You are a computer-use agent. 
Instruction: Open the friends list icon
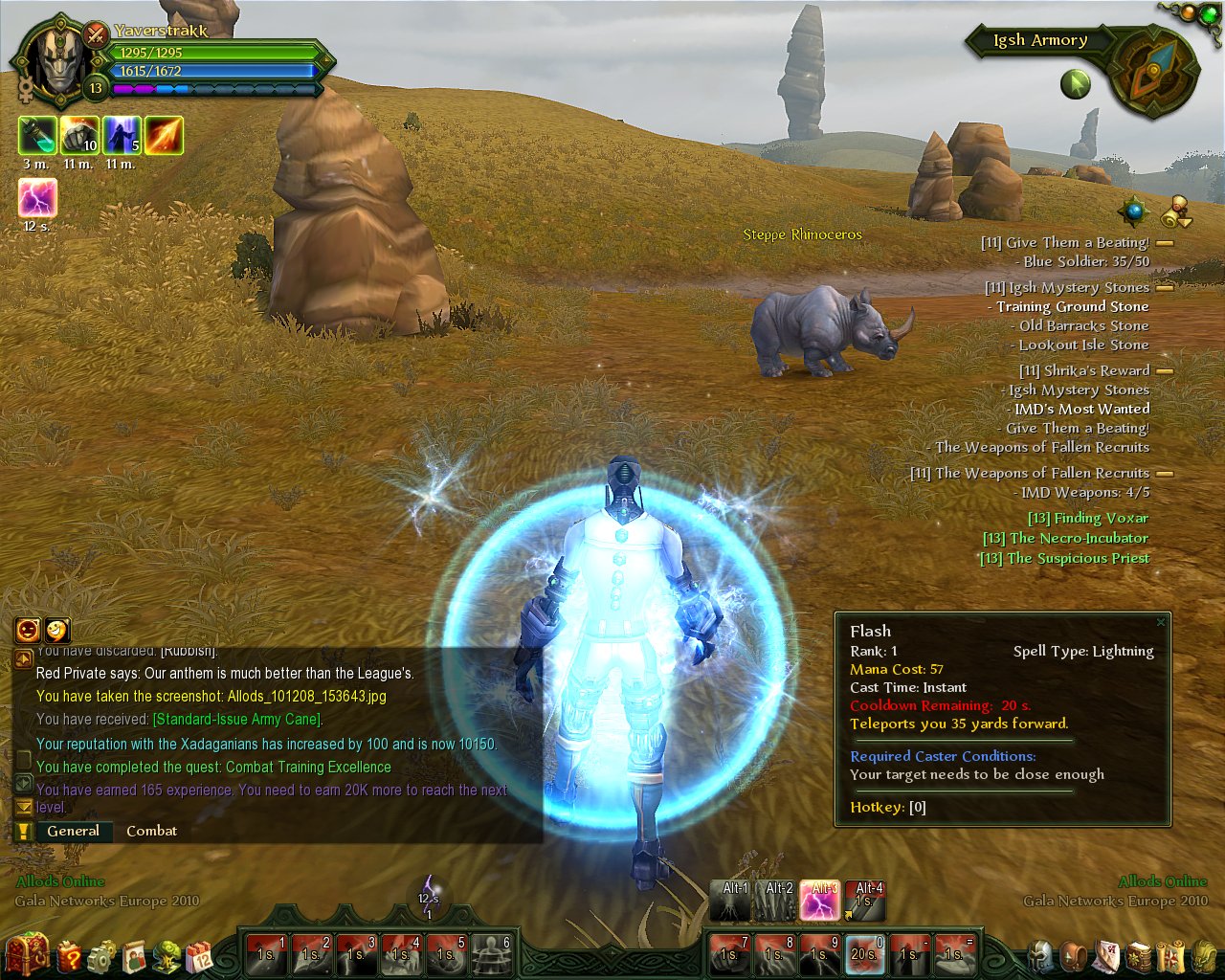134,955
